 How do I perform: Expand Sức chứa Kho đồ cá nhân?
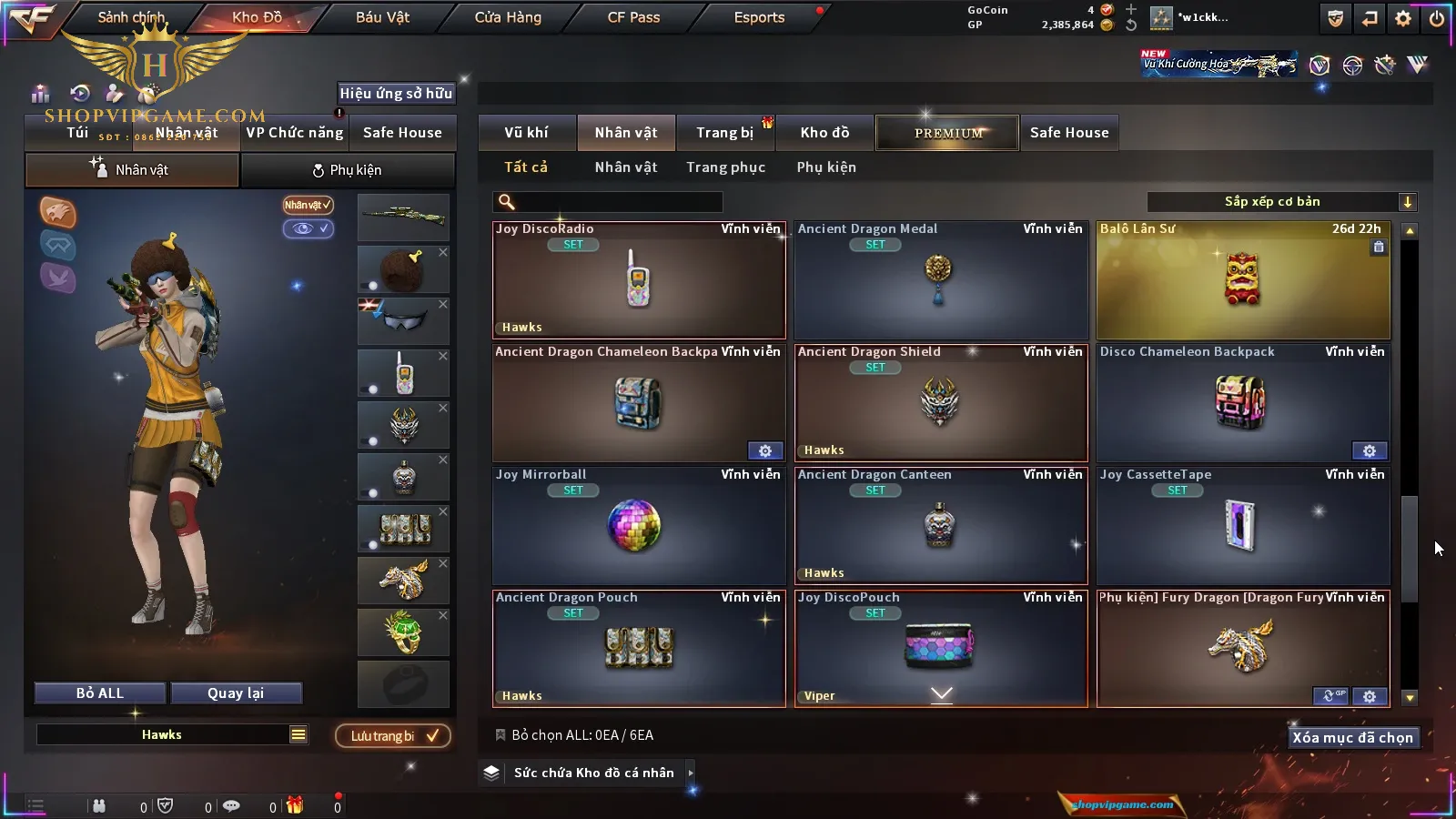(x=593, y=773)
